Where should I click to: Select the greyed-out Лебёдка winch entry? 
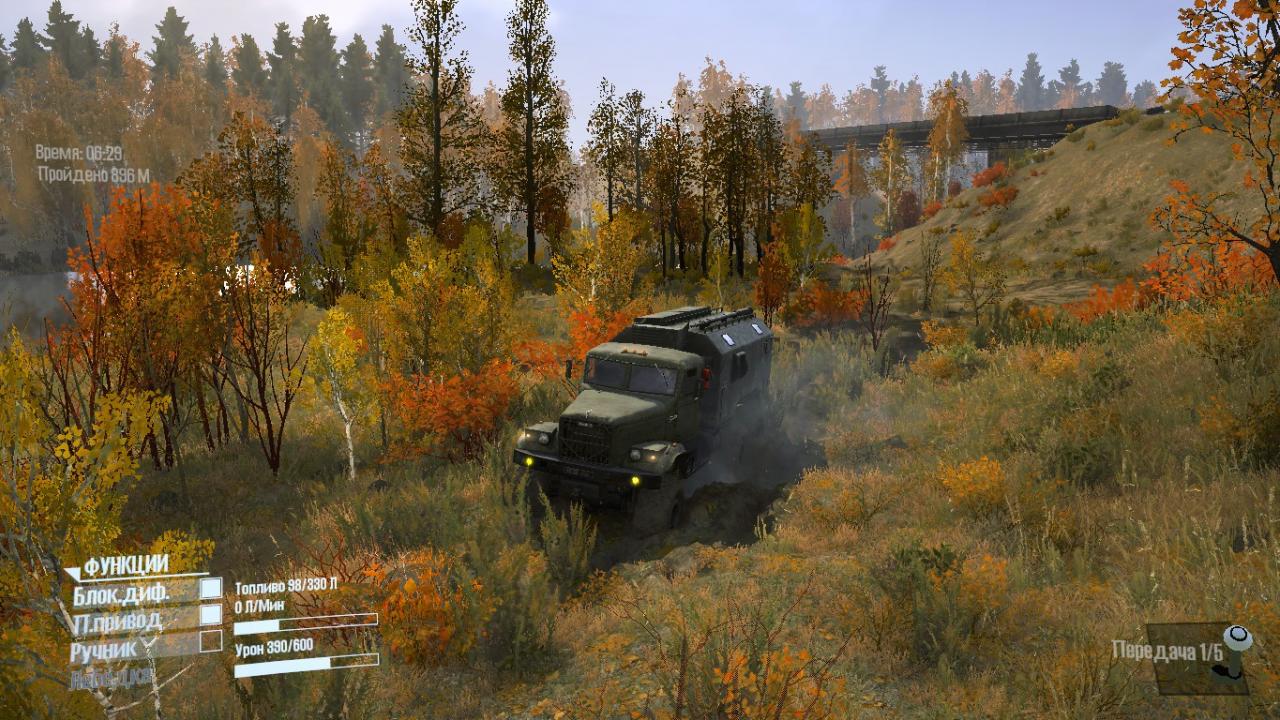(x=112, y=677)
